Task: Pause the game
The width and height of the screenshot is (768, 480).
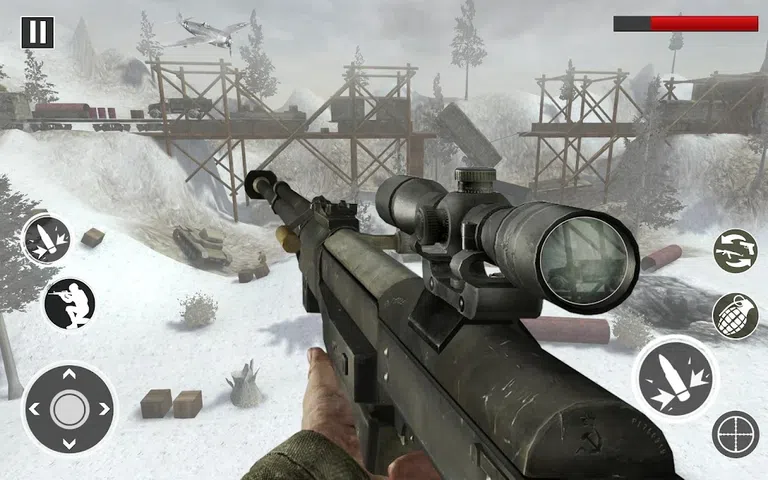Action: click(x=37, y=32)
